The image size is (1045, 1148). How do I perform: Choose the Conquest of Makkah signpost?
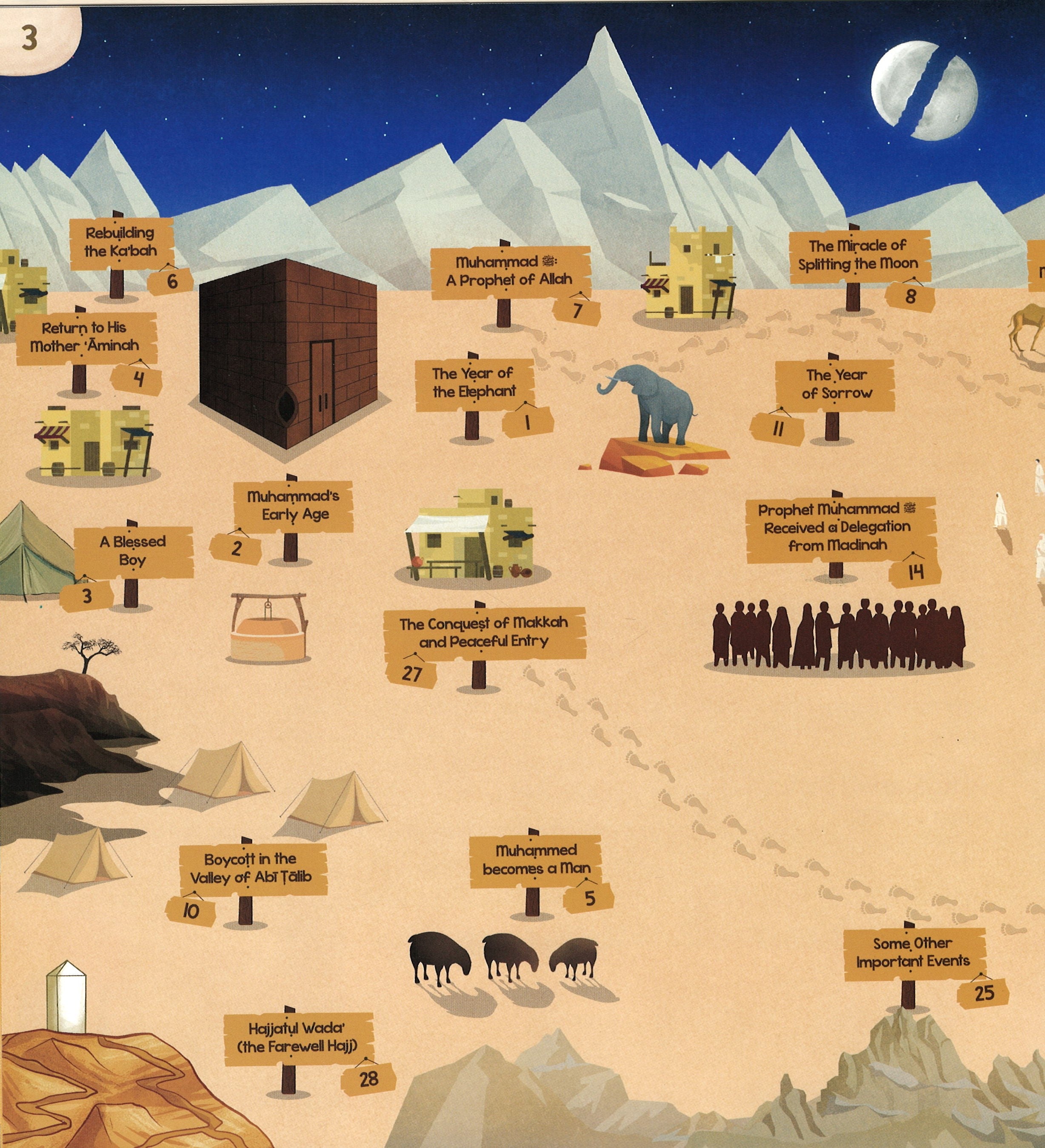[484, 633]
